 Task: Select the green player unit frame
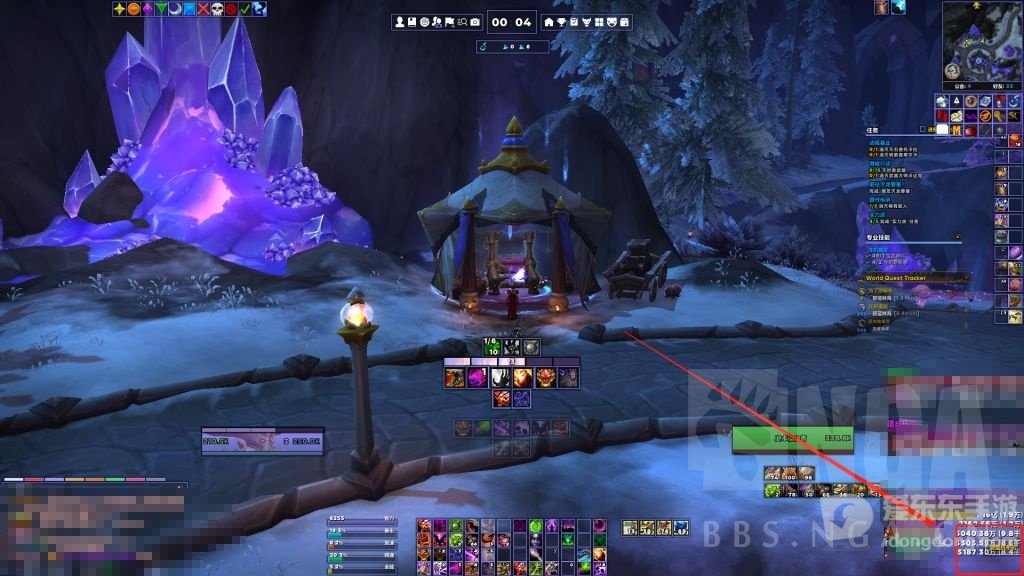click(x=792, y=437)
